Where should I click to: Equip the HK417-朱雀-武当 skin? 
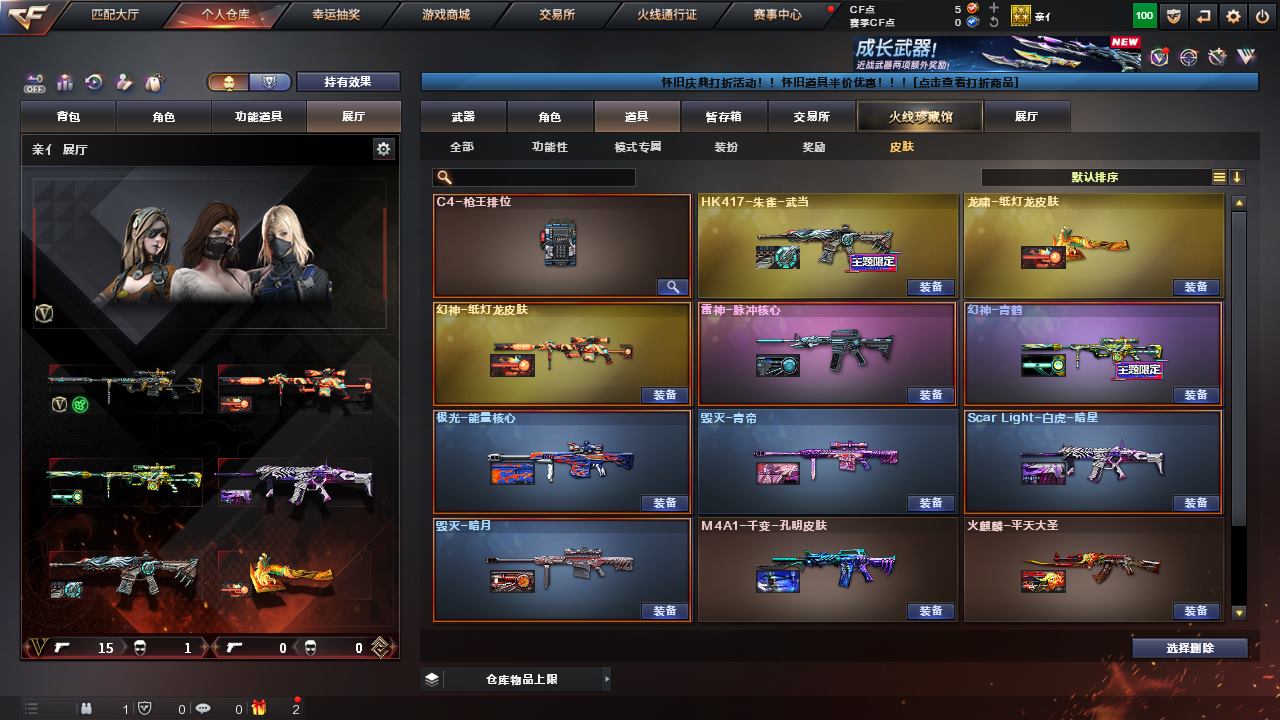(930, 287)
